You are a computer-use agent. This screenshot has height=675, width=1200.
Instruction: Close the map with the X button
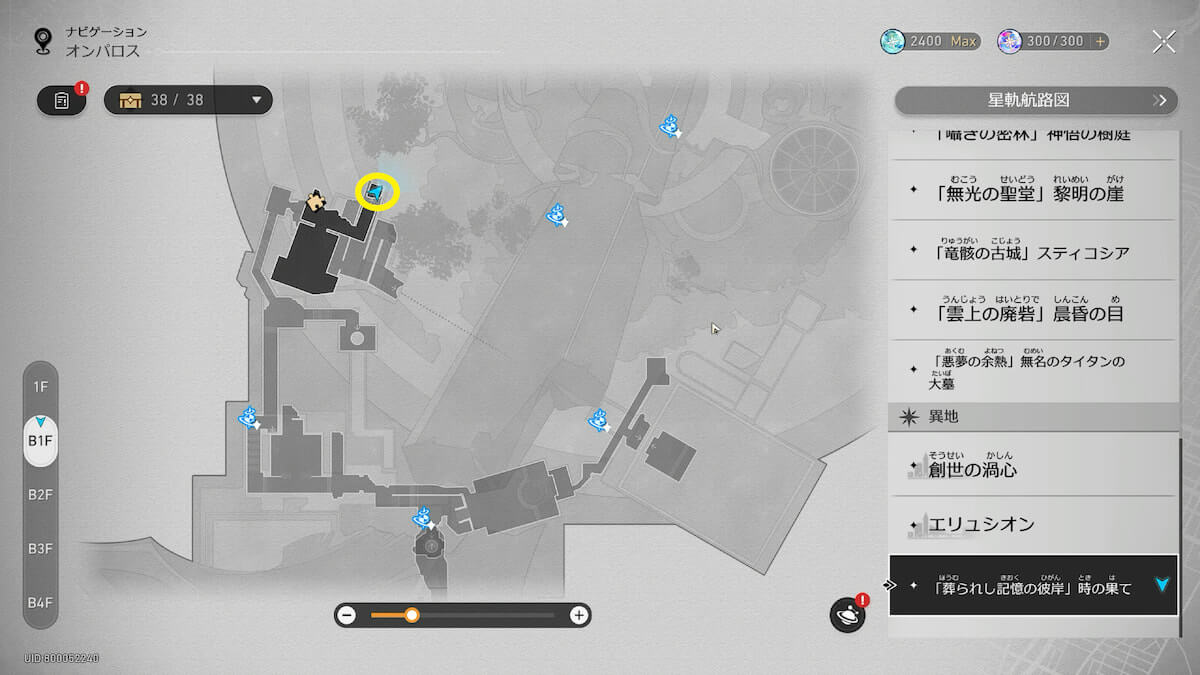(1163, 41)
